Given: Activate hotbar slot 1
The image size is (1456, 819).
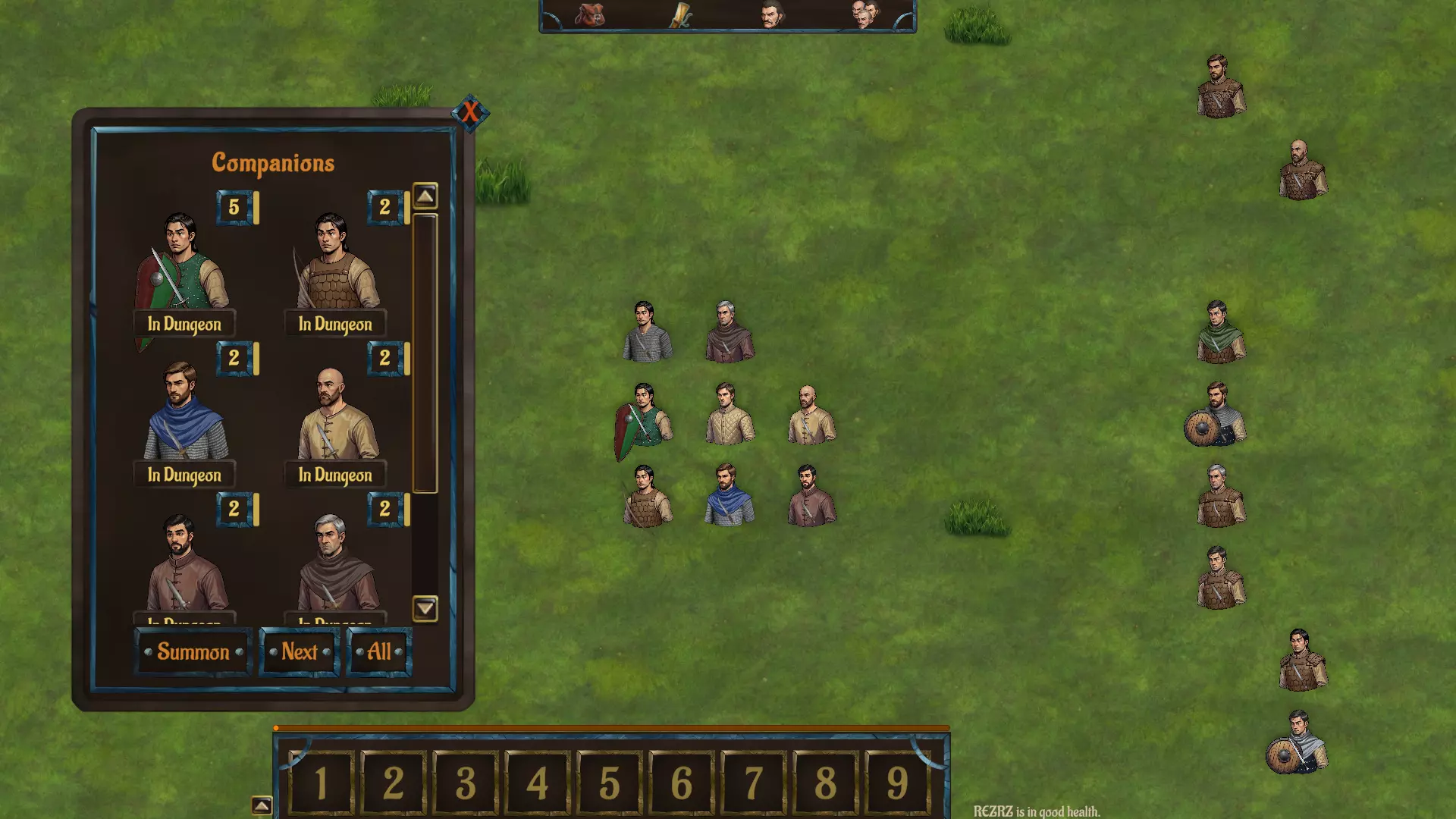Looking at the screenshot, I should tap(321, 783).
